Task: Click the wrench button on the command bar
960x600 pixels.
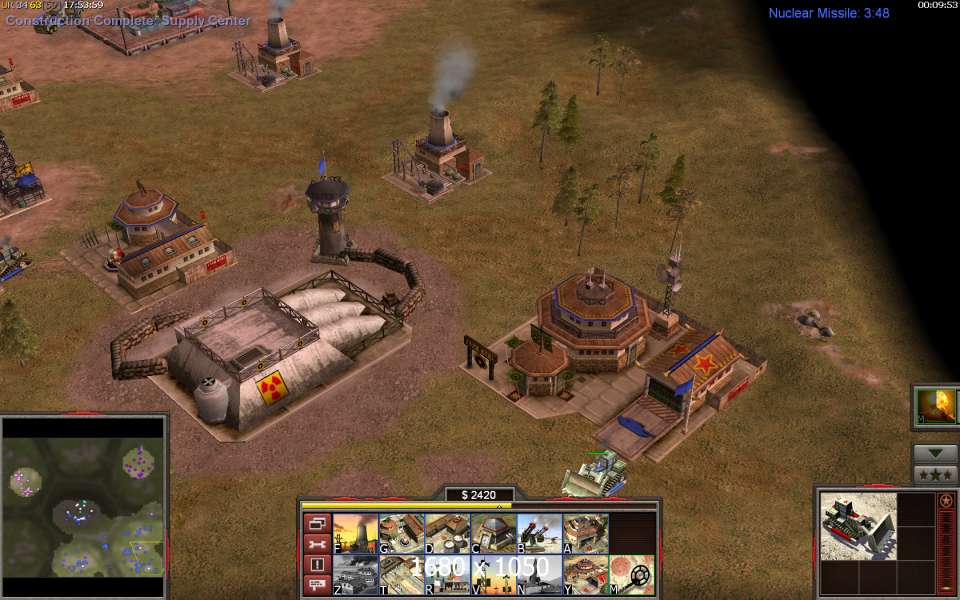Action: coord(317,544)
